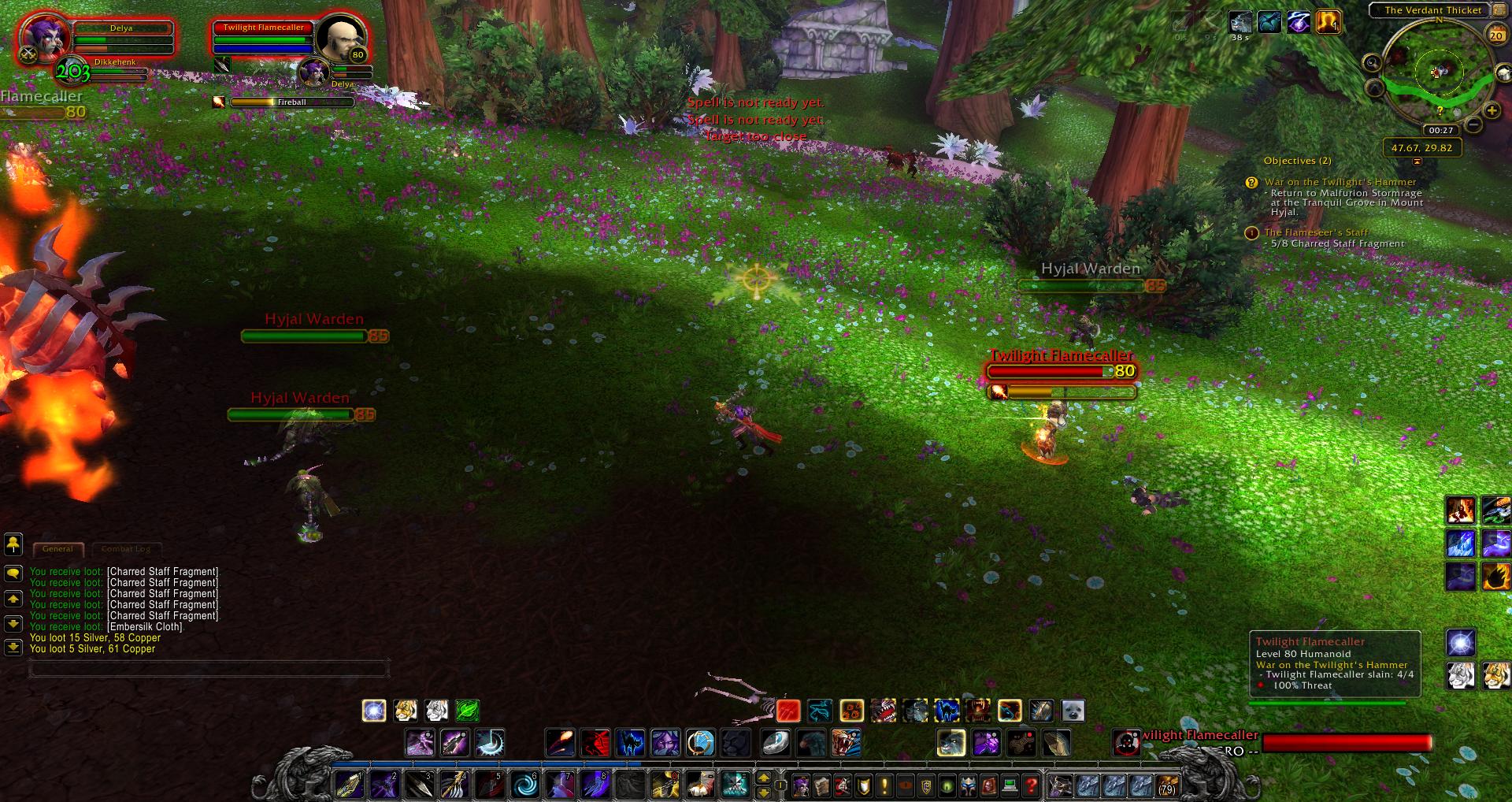This screenshot has width=1512, height=802.
Task: Activate the red claw pet attack ability
Action: coord(788,711)
